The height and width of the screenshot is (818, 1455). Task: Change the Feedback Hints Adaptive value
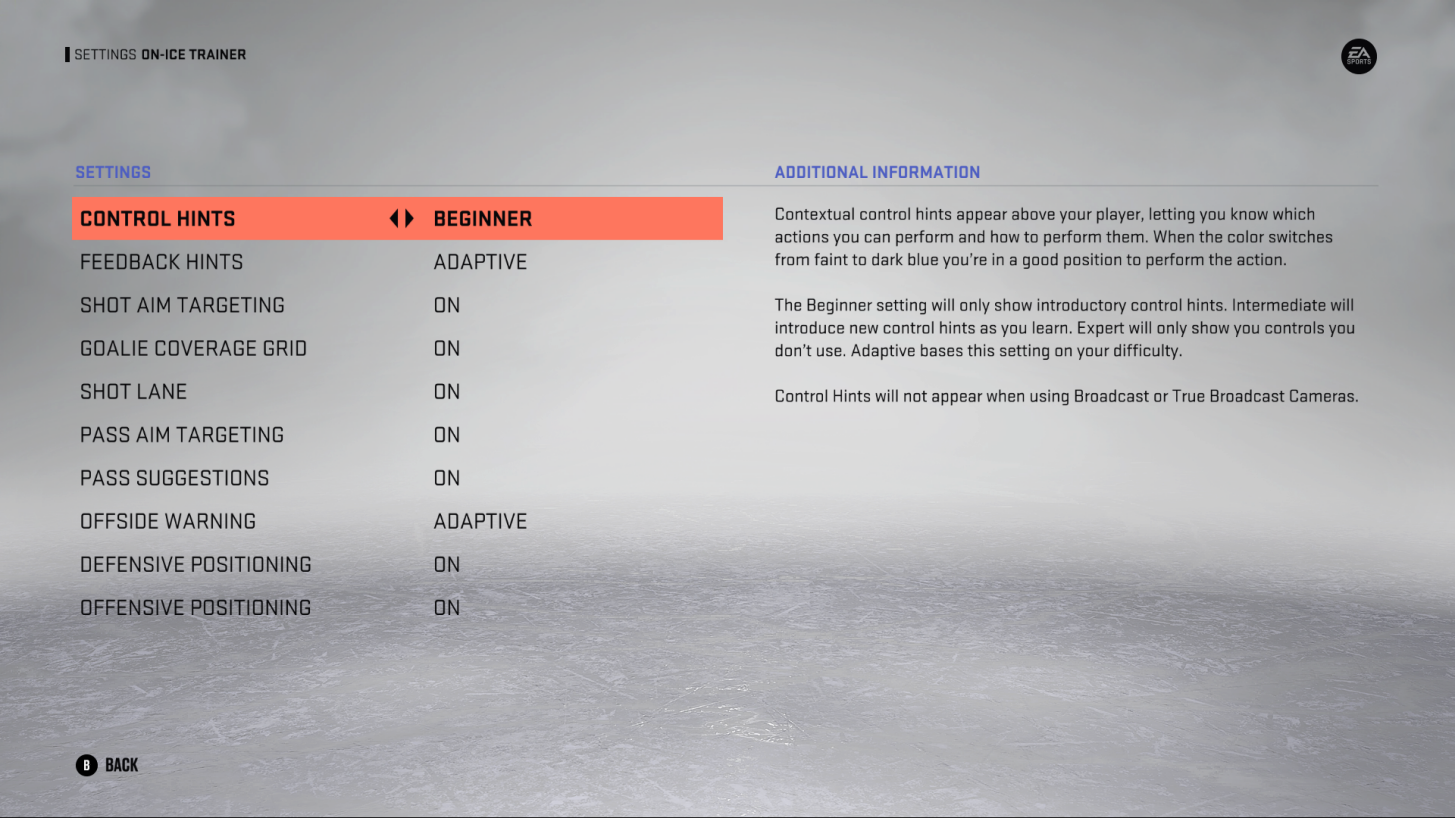tap(480, 261)
